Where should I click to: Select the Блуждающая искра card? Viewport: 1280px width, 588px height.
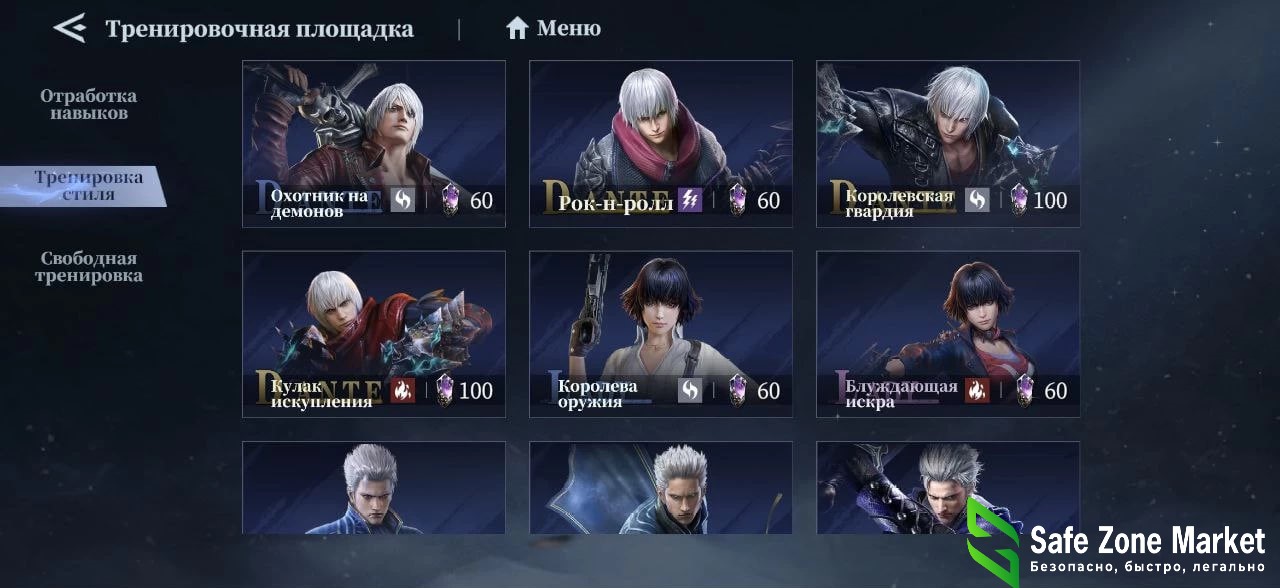[947, 333]
